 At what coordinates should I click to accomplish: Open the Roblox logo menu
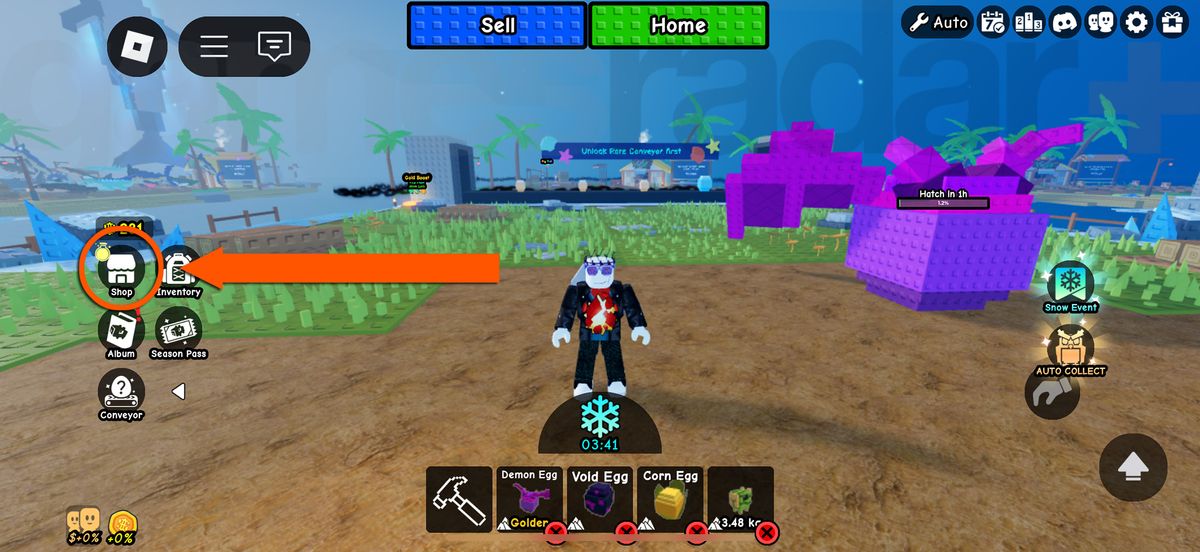point(137,46)
